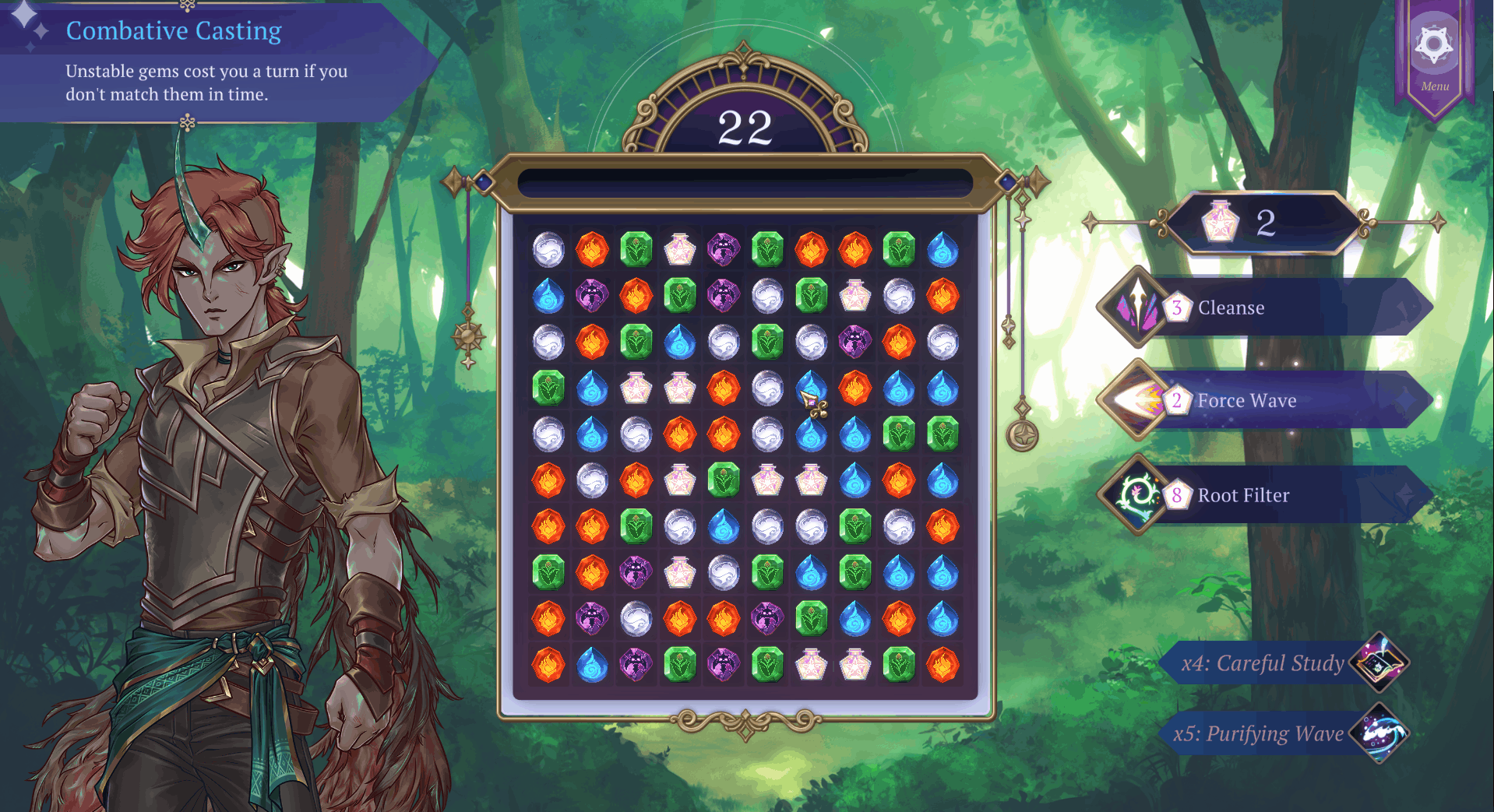The image size is (1494, 812).
Task: Open the Menu gear button
Action: [x=1434, y=48]
